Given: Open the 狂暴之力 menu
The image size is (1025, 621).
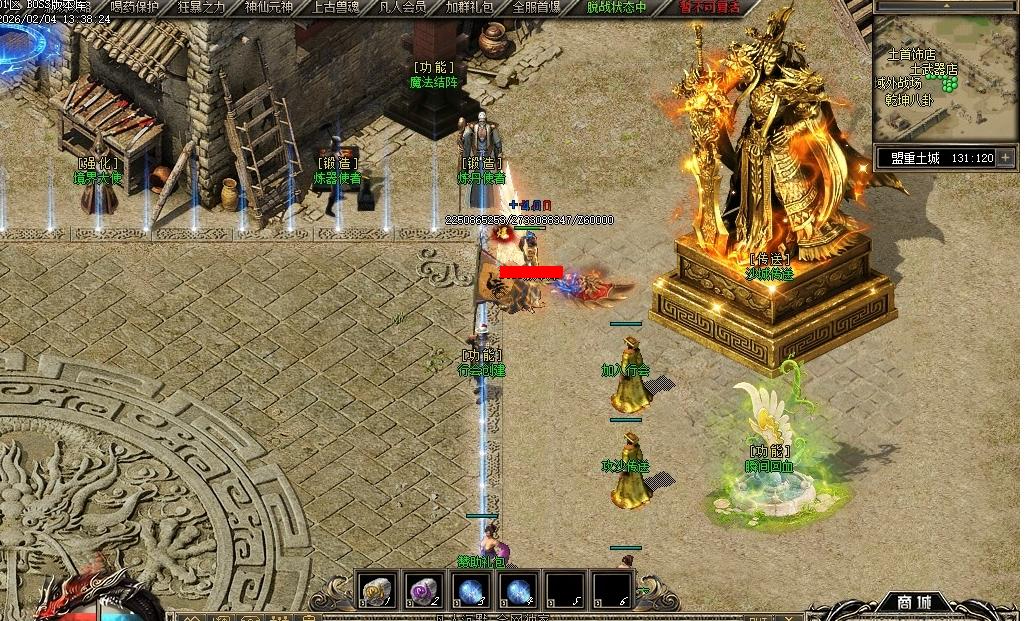Looking at the screenshot, I should coord(203,7).
